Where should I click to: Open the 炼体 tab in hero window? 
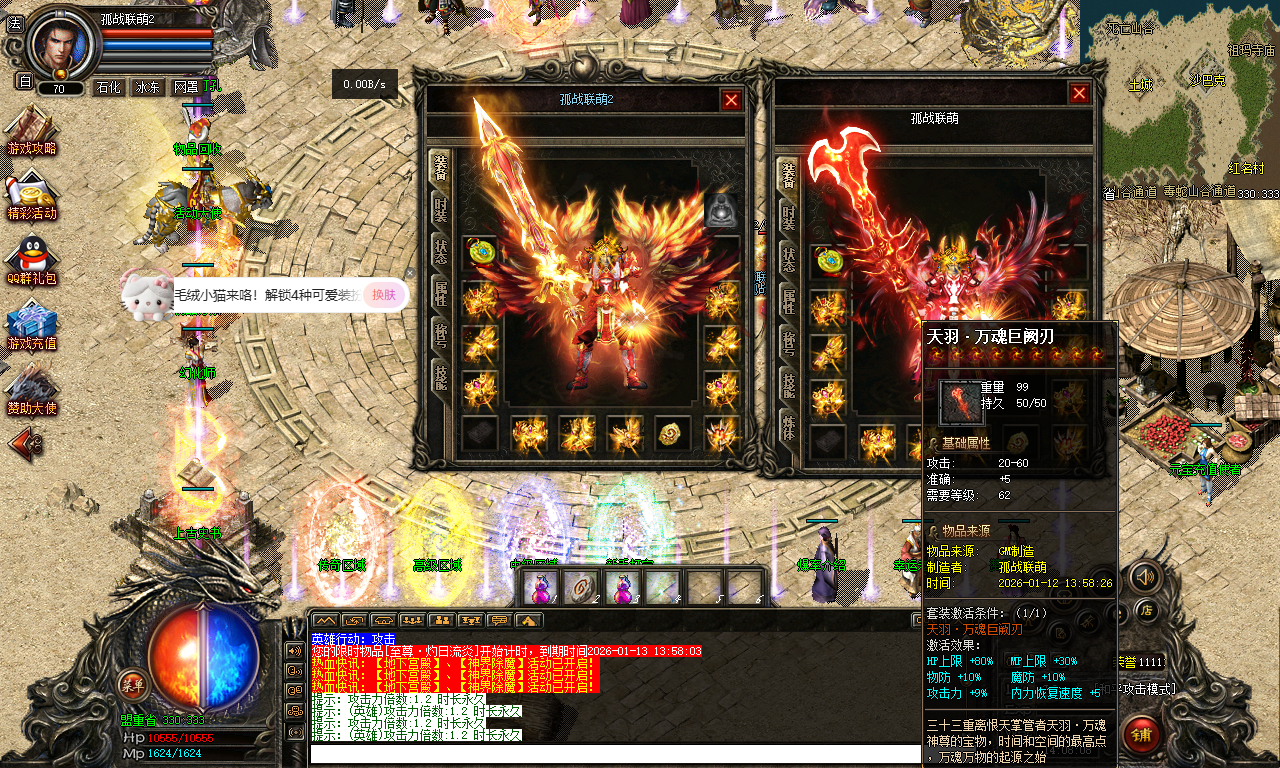click(x=789, y=431)
